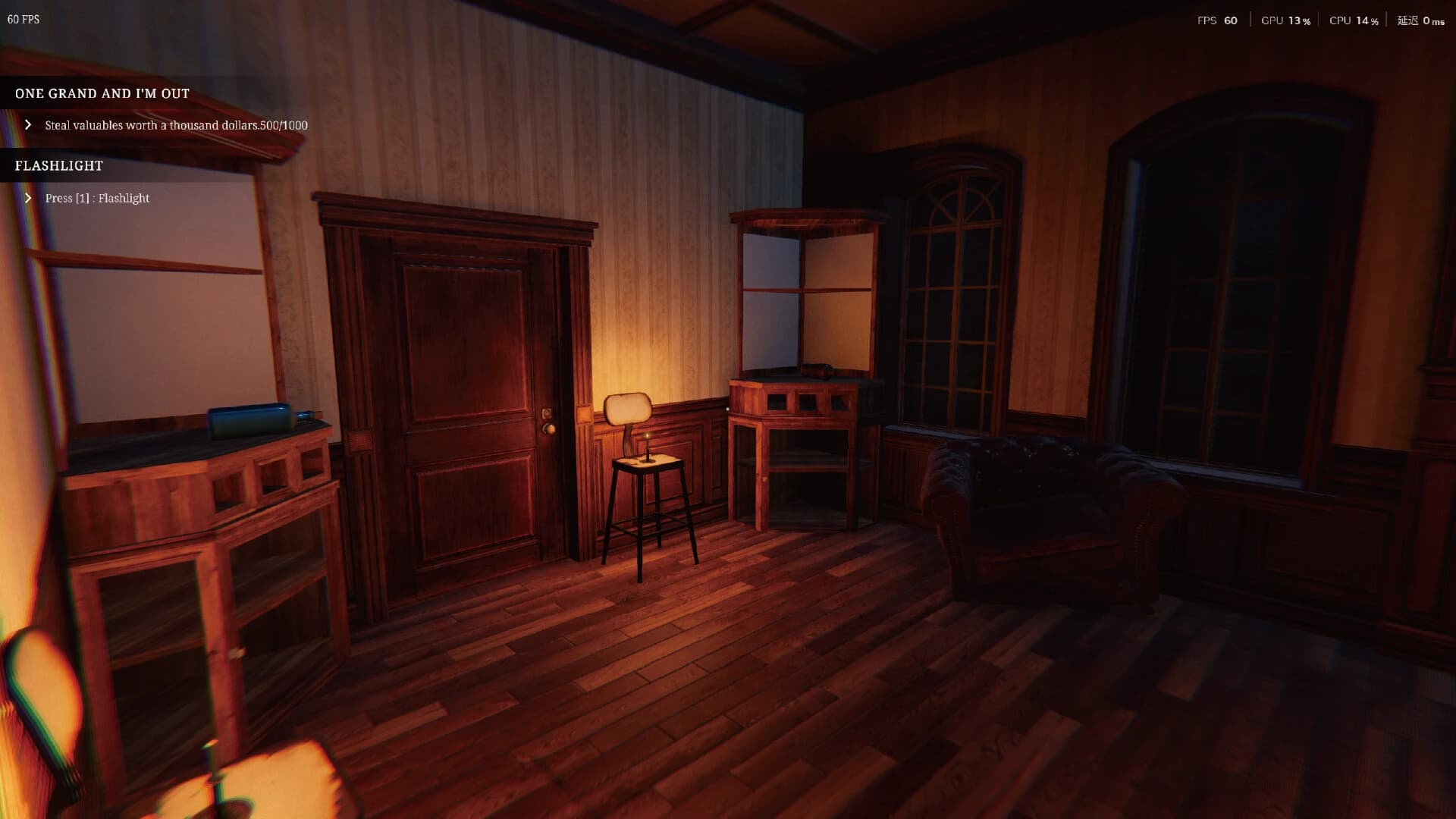Toggle the flashlight via the Flashlight objective
Viewport: 1456px width, 819px height.
point(97,199)
